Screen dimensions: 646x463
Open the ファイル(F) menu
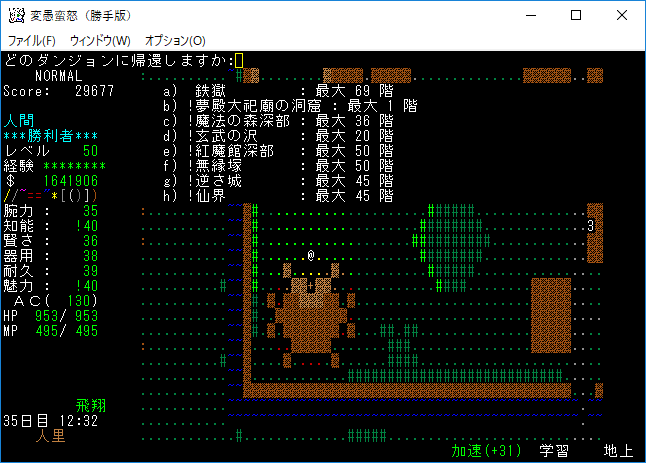click(x=32, y=40)
